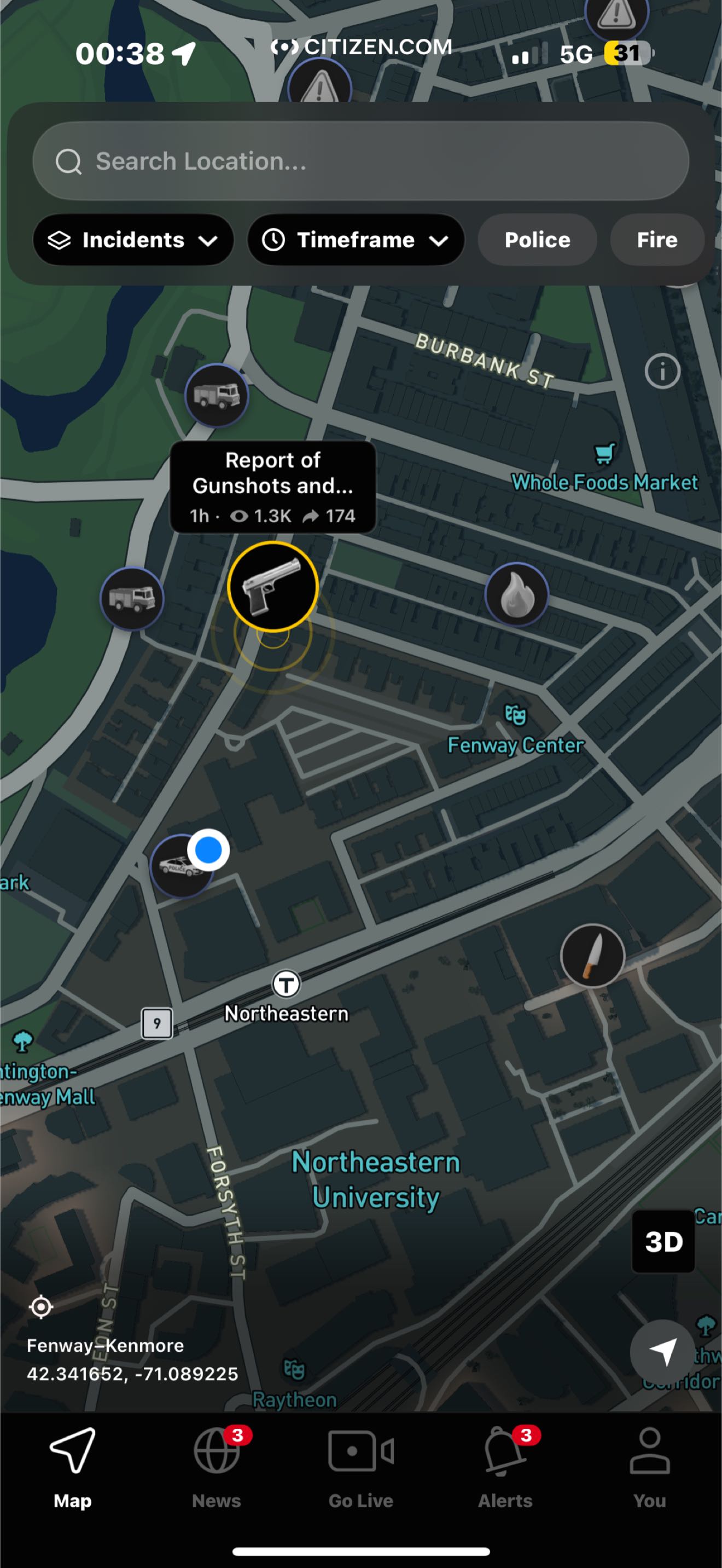Expand the Timeframe dropdown
This screenshot has width=722, height=1568.
coord(355,240)
